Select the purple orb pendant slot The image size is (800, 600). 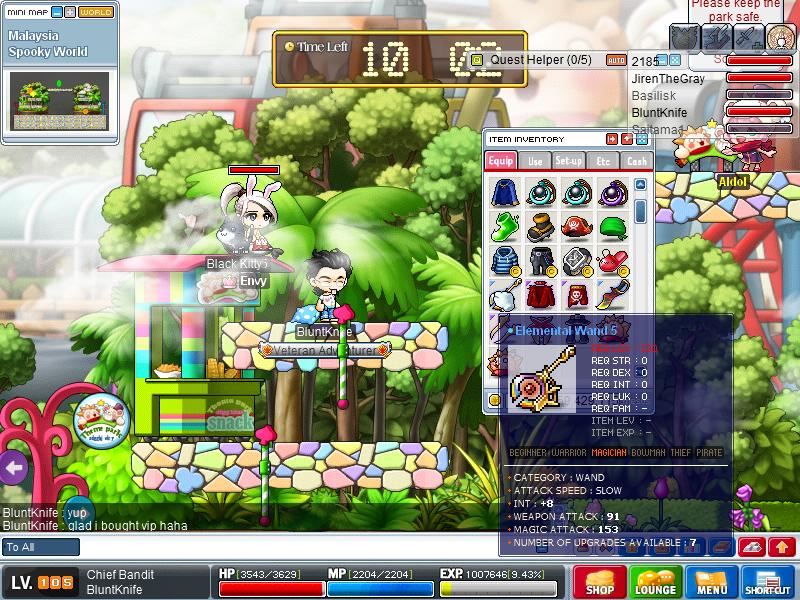[x=611, y=193]
